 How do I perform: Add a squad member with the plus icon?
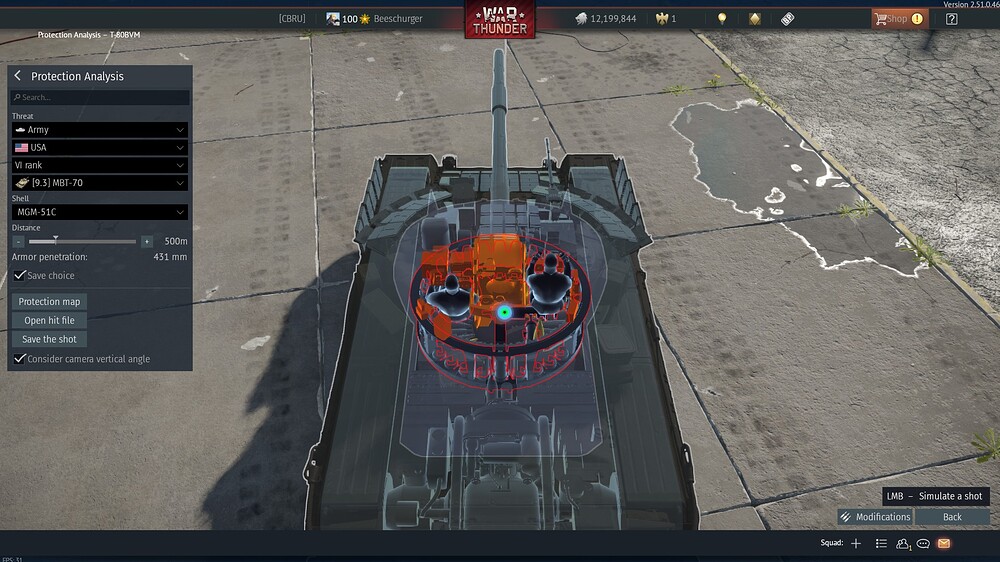[856, 543]
